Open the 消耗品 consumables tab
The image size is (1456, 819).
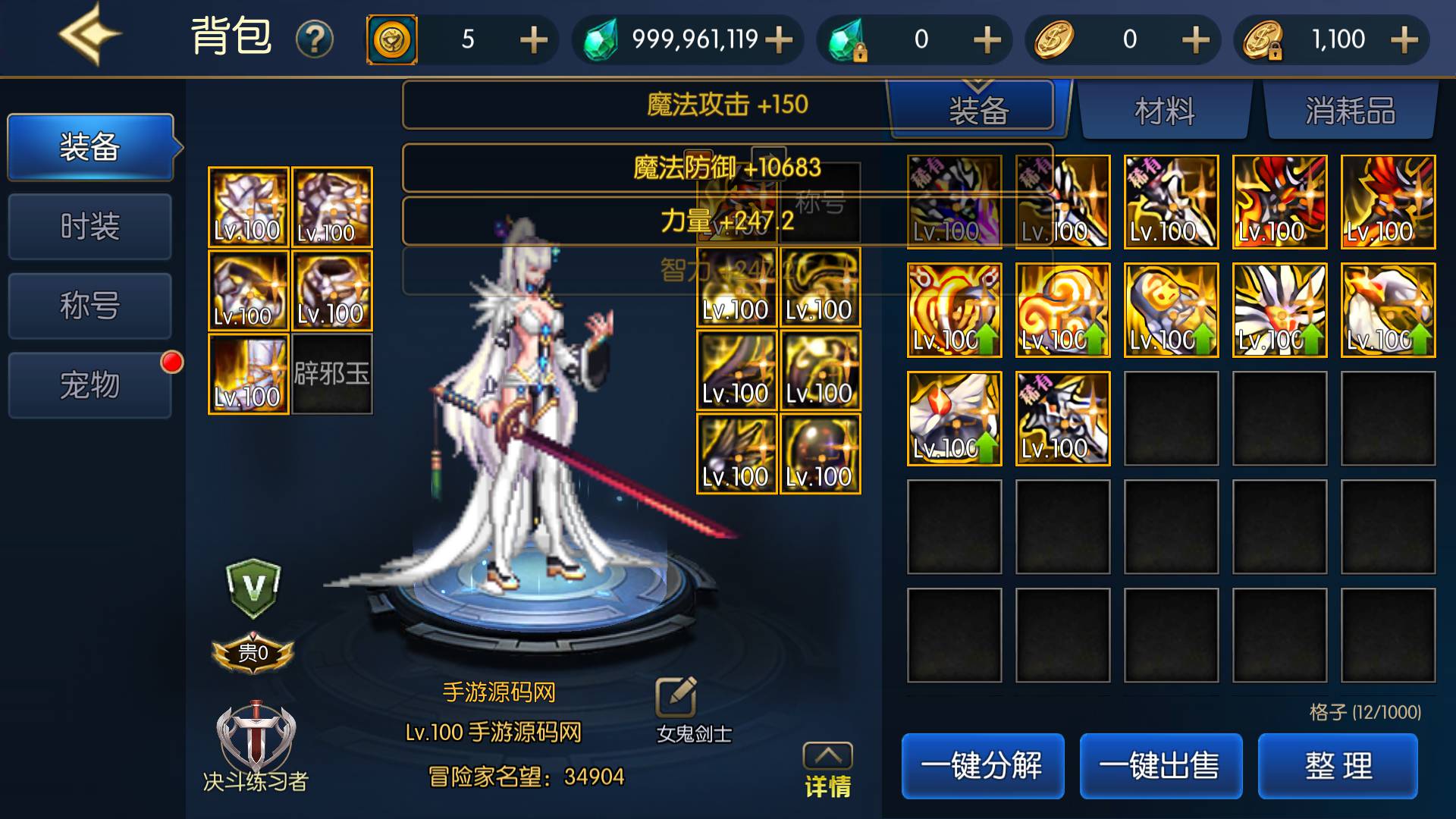click(1351, 111)
